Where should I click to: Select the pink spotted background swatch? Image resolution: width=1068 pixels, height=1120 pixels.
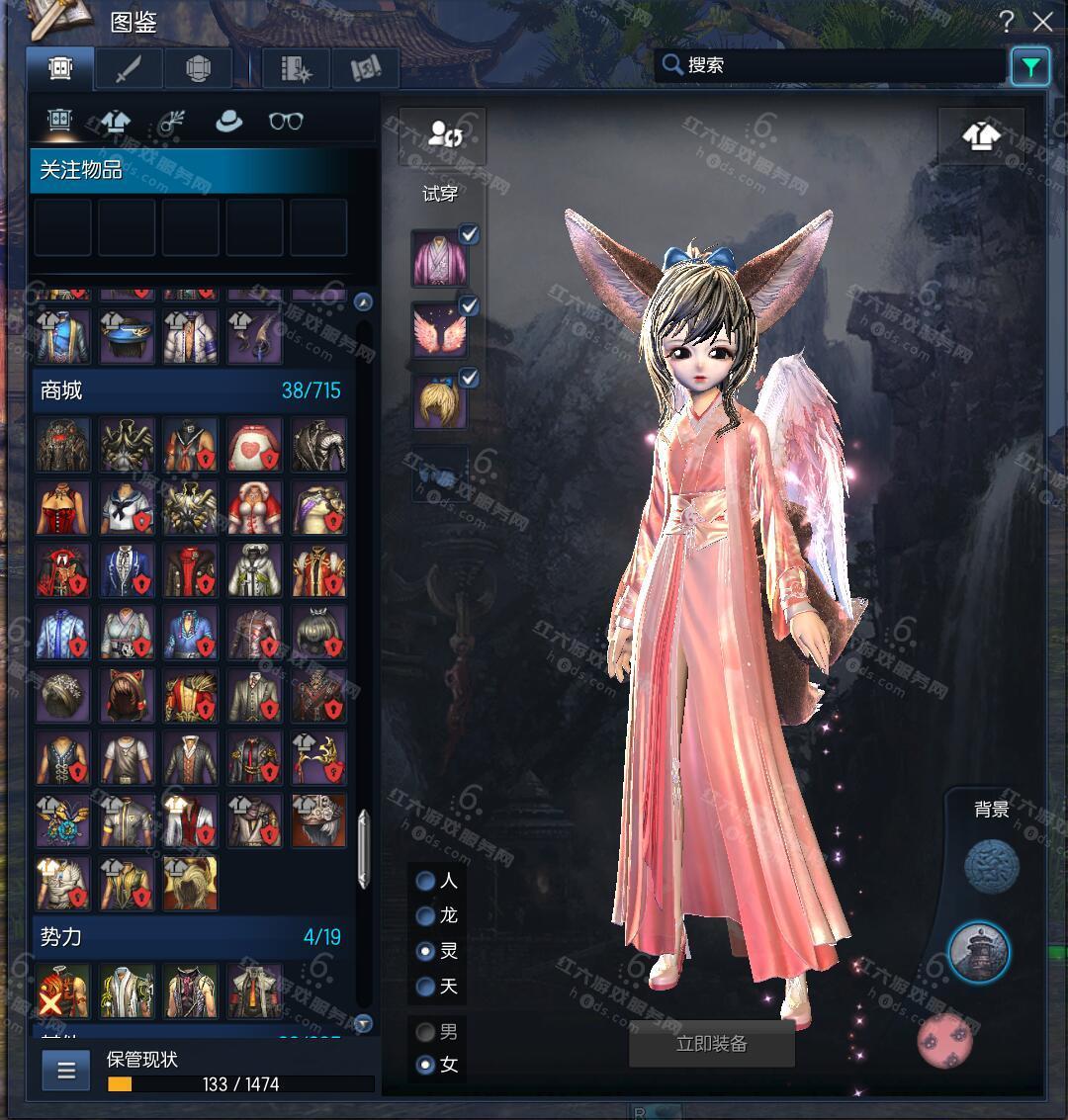[946, 1040]
